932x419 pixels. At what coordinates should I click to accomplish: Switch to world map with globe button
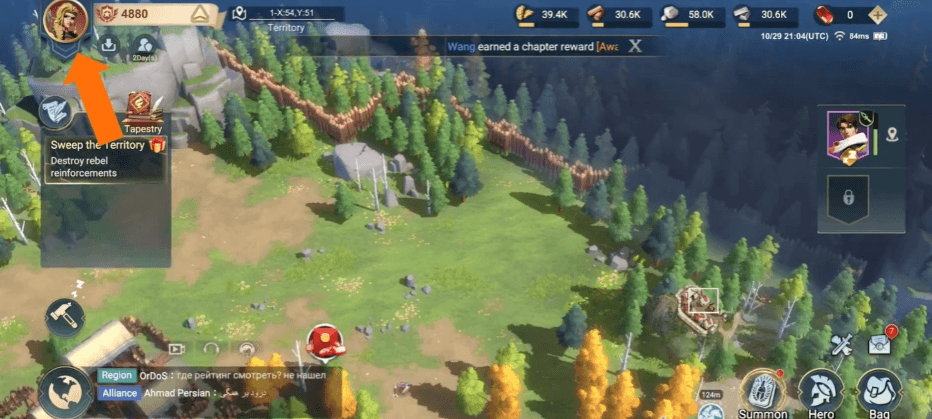point(62,391)
